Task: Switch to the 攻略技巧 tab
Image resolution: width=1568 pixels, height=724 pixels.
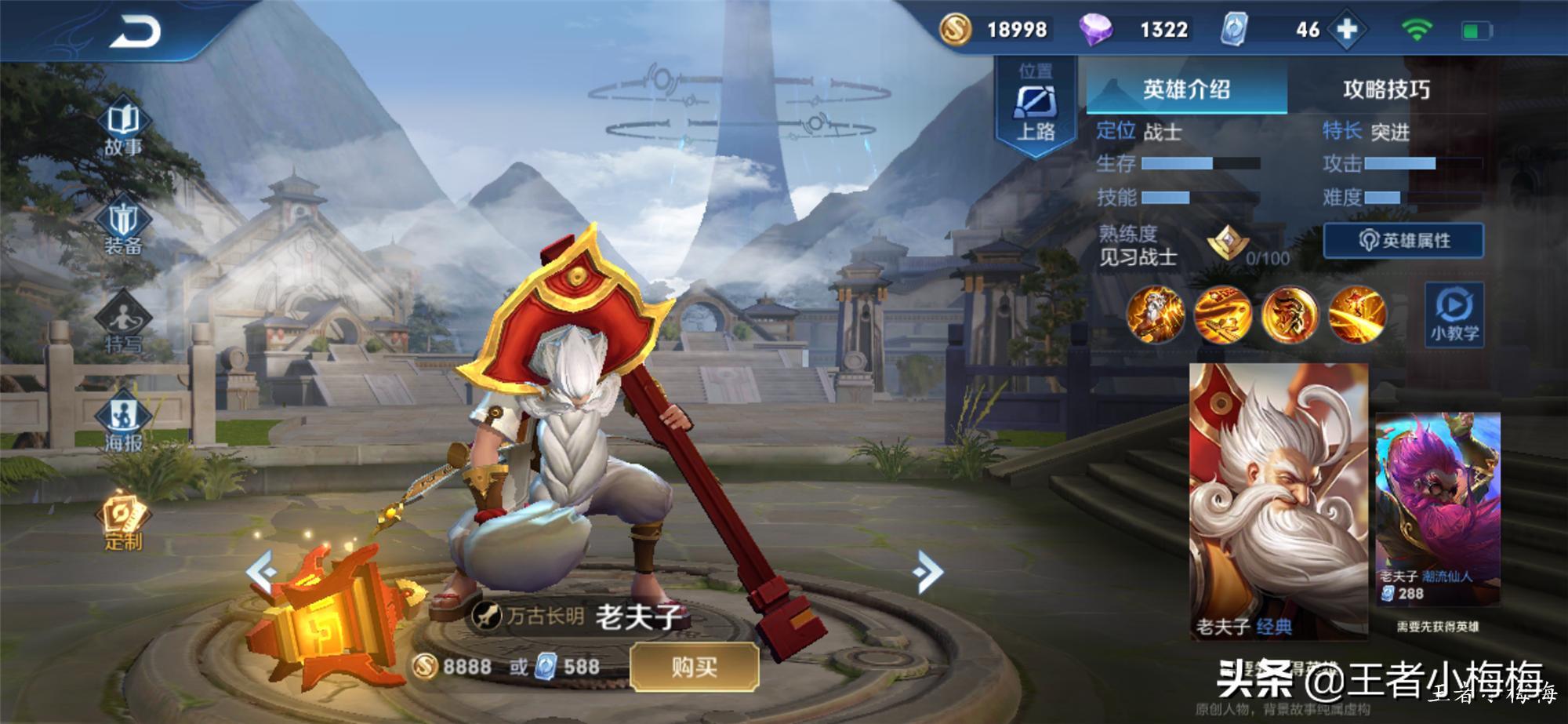Action: [1386, 89]
